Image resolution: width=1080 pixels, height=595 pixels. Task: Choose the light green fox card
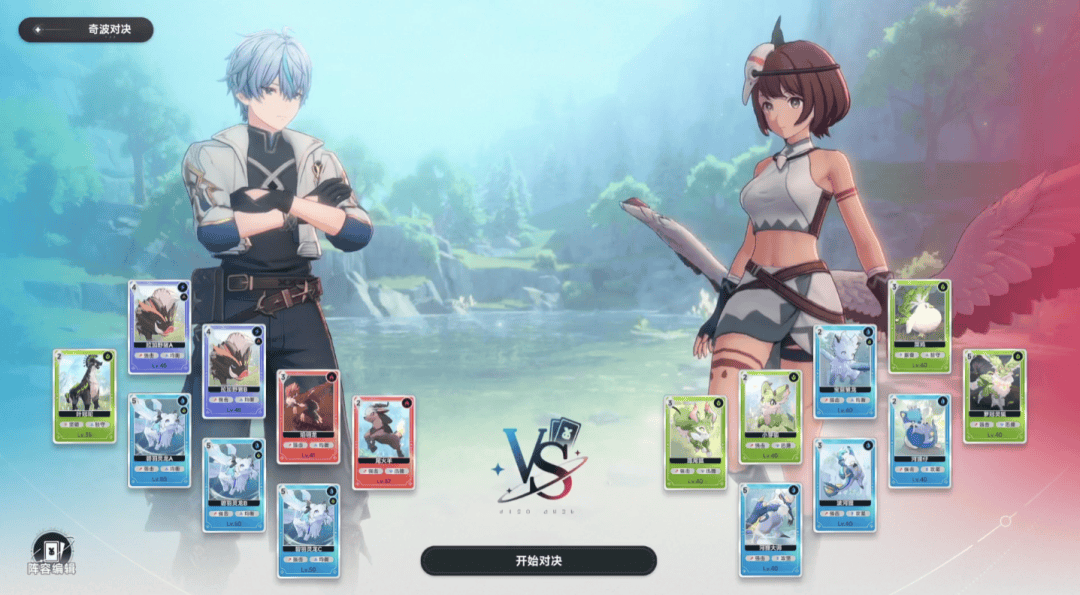click(770, 416)
